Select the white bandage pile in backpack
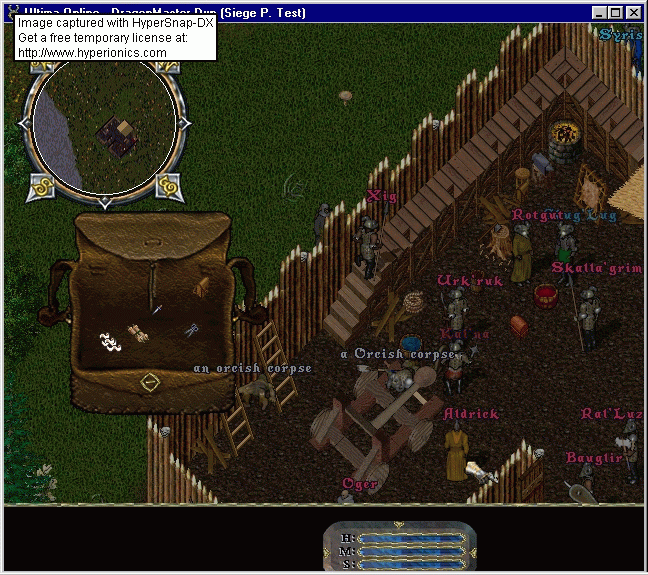Viewport: 648px width, 575px height. (x=108, y=340)
